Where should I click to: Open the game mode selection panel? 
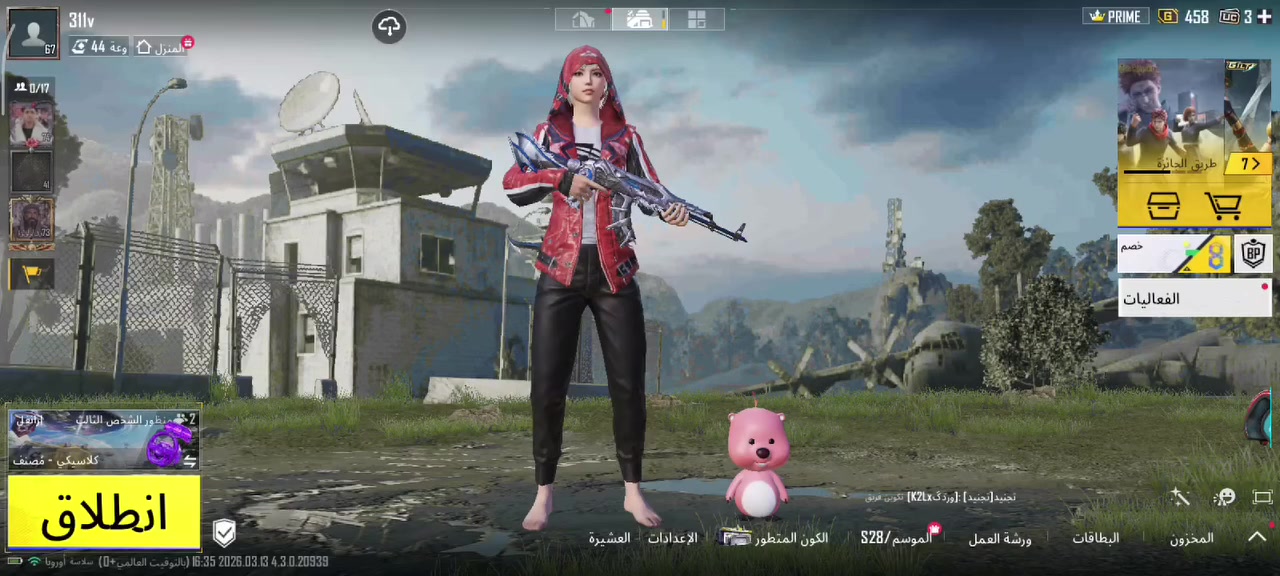coord(103,439)
